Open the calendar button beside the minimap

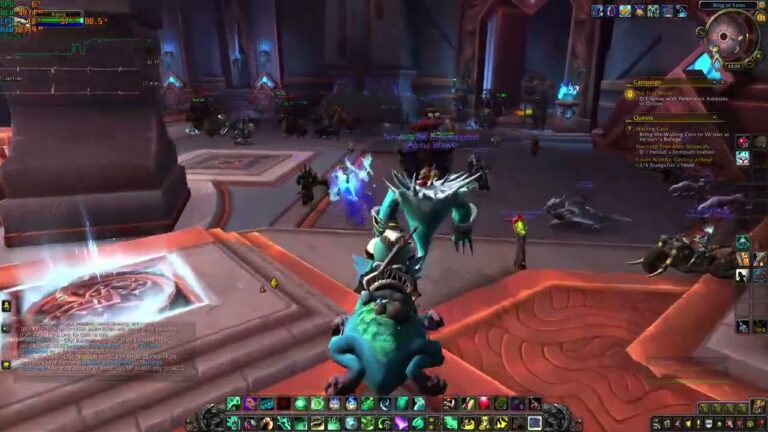click(758, 20)
